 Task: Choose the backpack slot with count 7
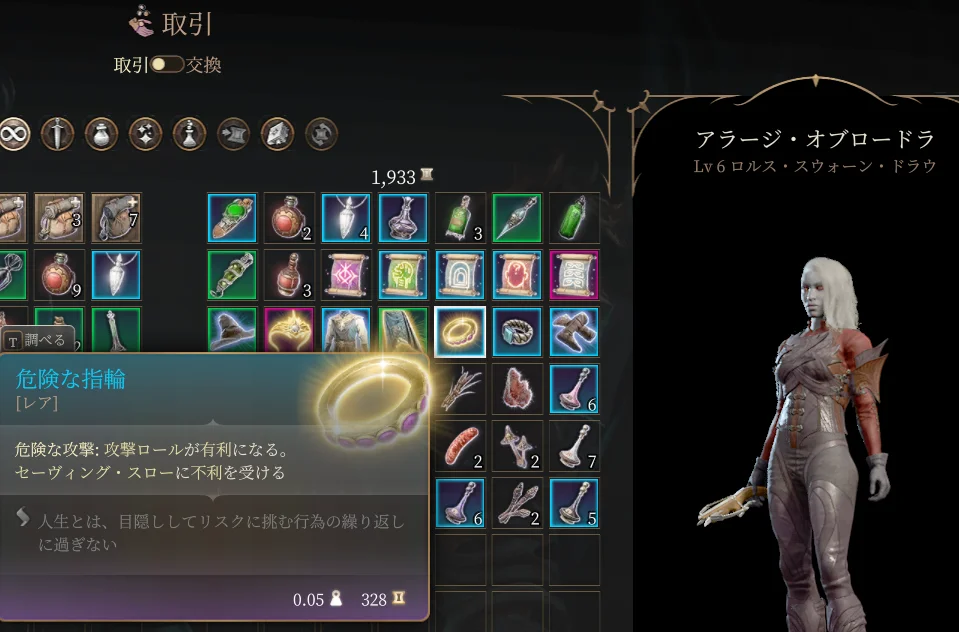tap(116, 218)
